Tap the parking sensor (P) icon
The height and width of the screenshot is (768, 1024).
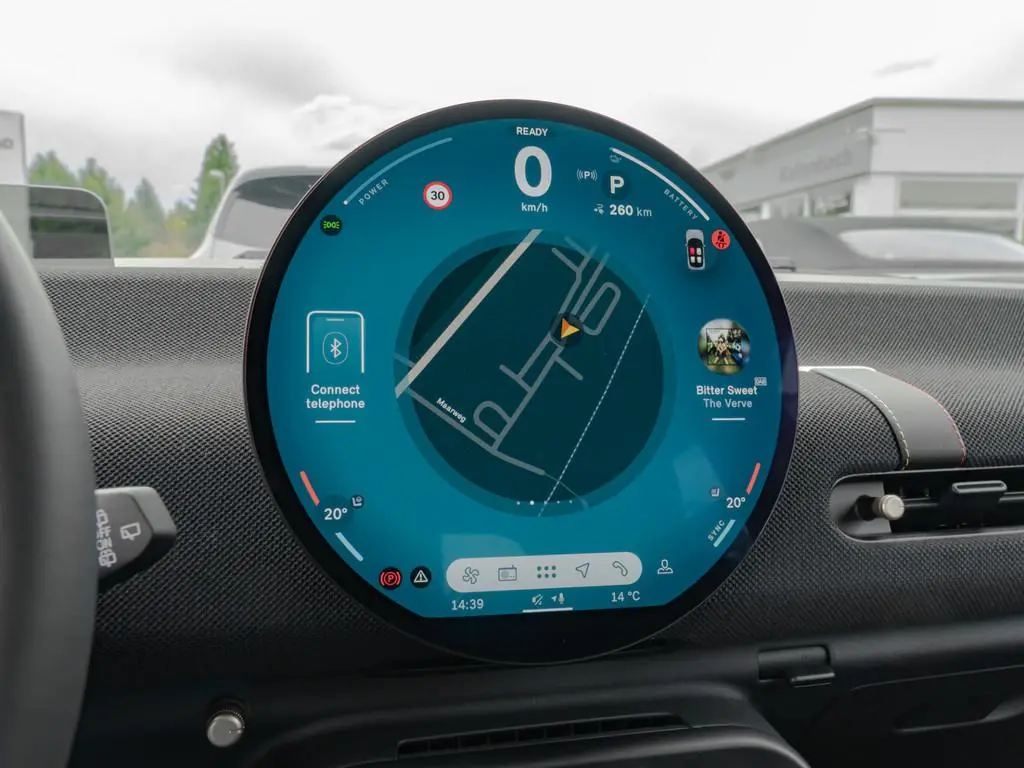pyautogui.click(x=586, y=176)
